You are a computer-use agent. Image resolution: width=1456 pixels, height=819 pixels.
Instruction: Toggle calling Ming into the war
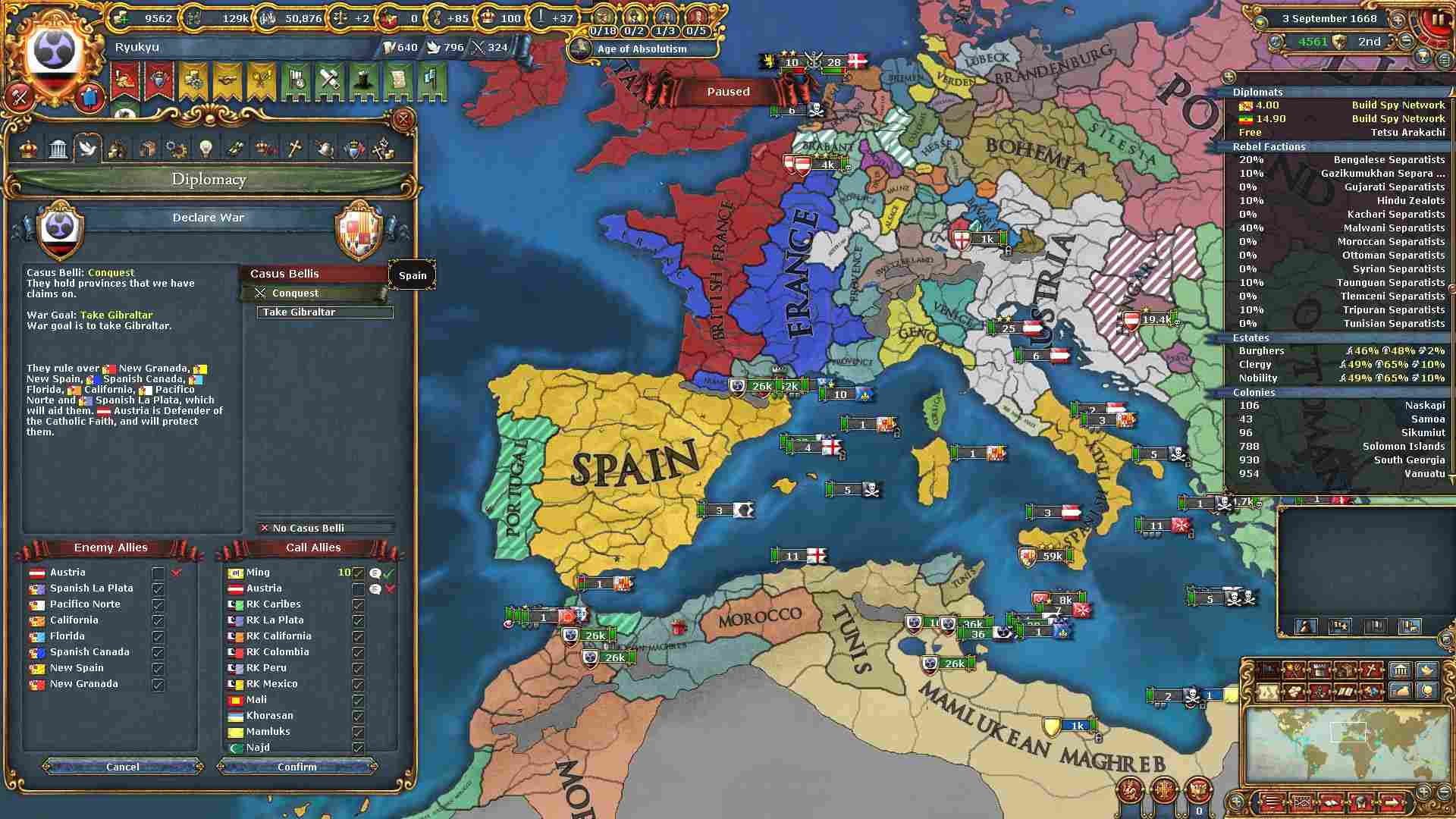click(358, 573)
